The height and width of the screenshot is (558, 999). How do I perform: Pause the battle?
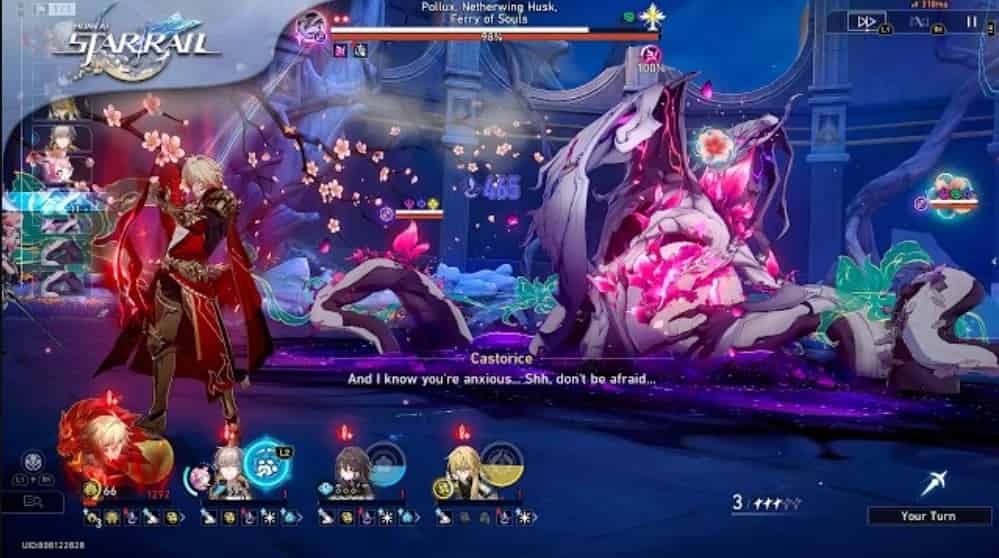(x=971, y=21)
